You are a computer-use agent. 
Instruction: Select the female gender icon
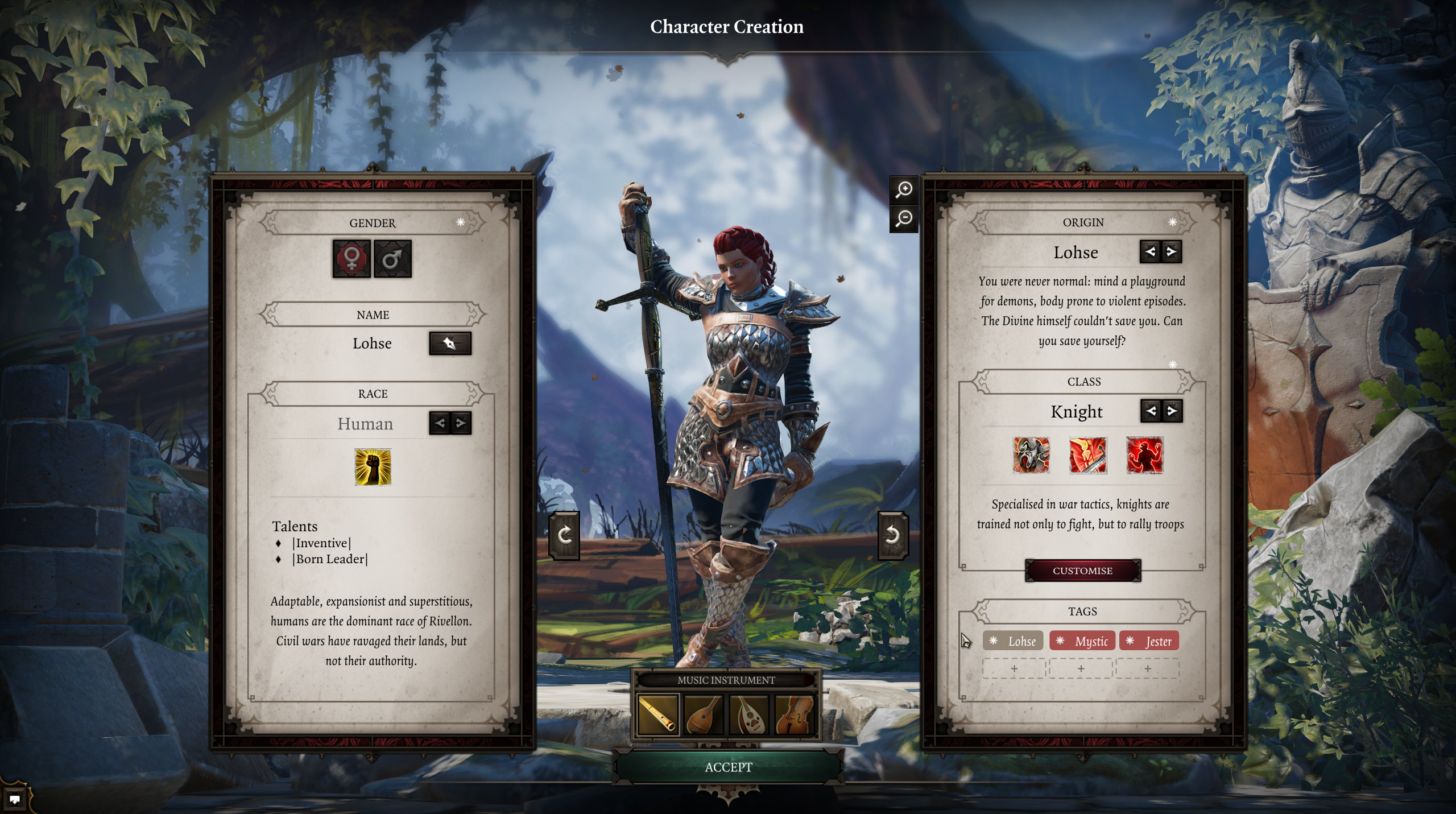(x=351, y=259)
